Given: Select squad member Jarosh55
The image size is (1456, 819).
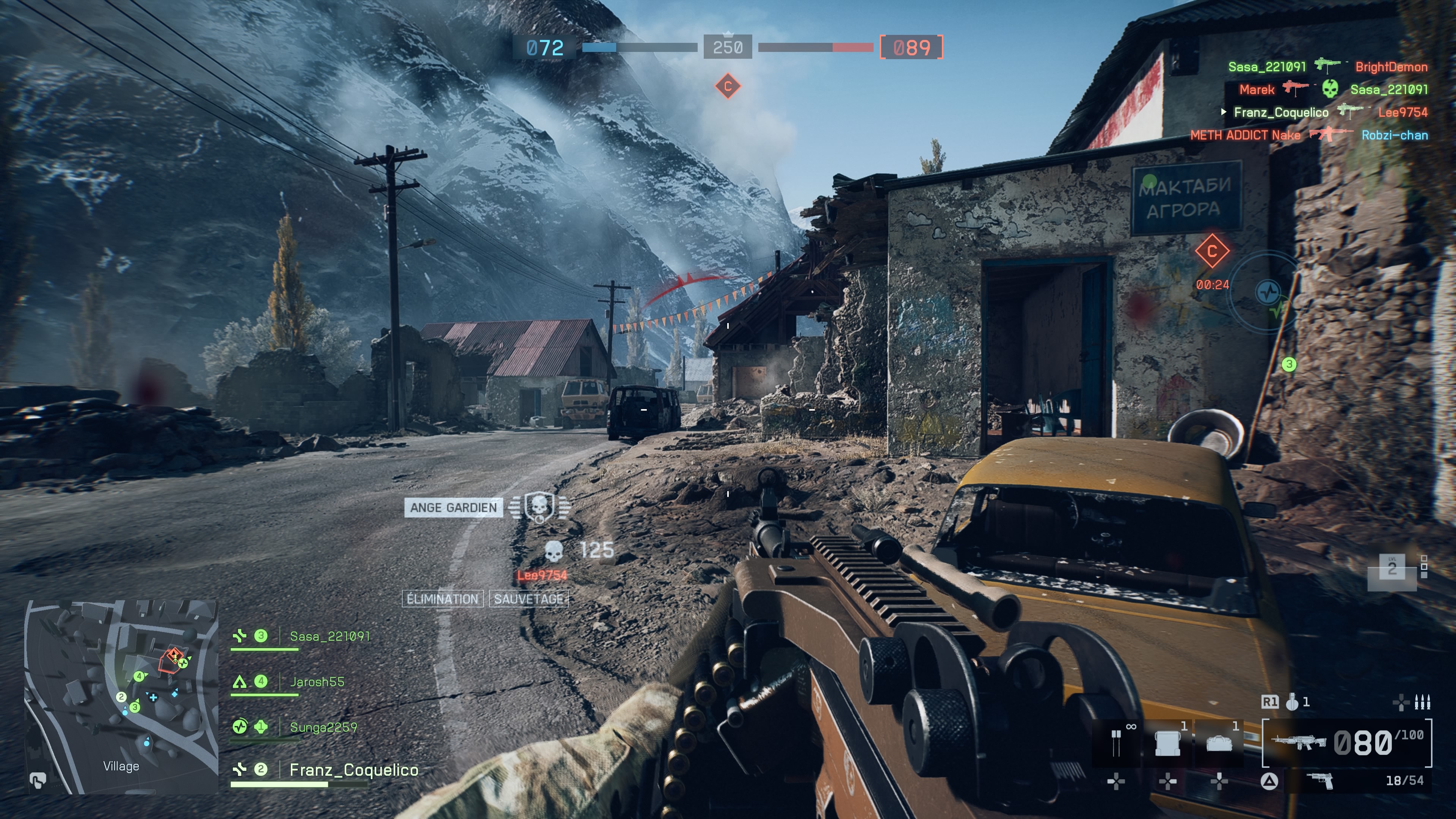Looking at the screenshot, I should coord(317,682).
